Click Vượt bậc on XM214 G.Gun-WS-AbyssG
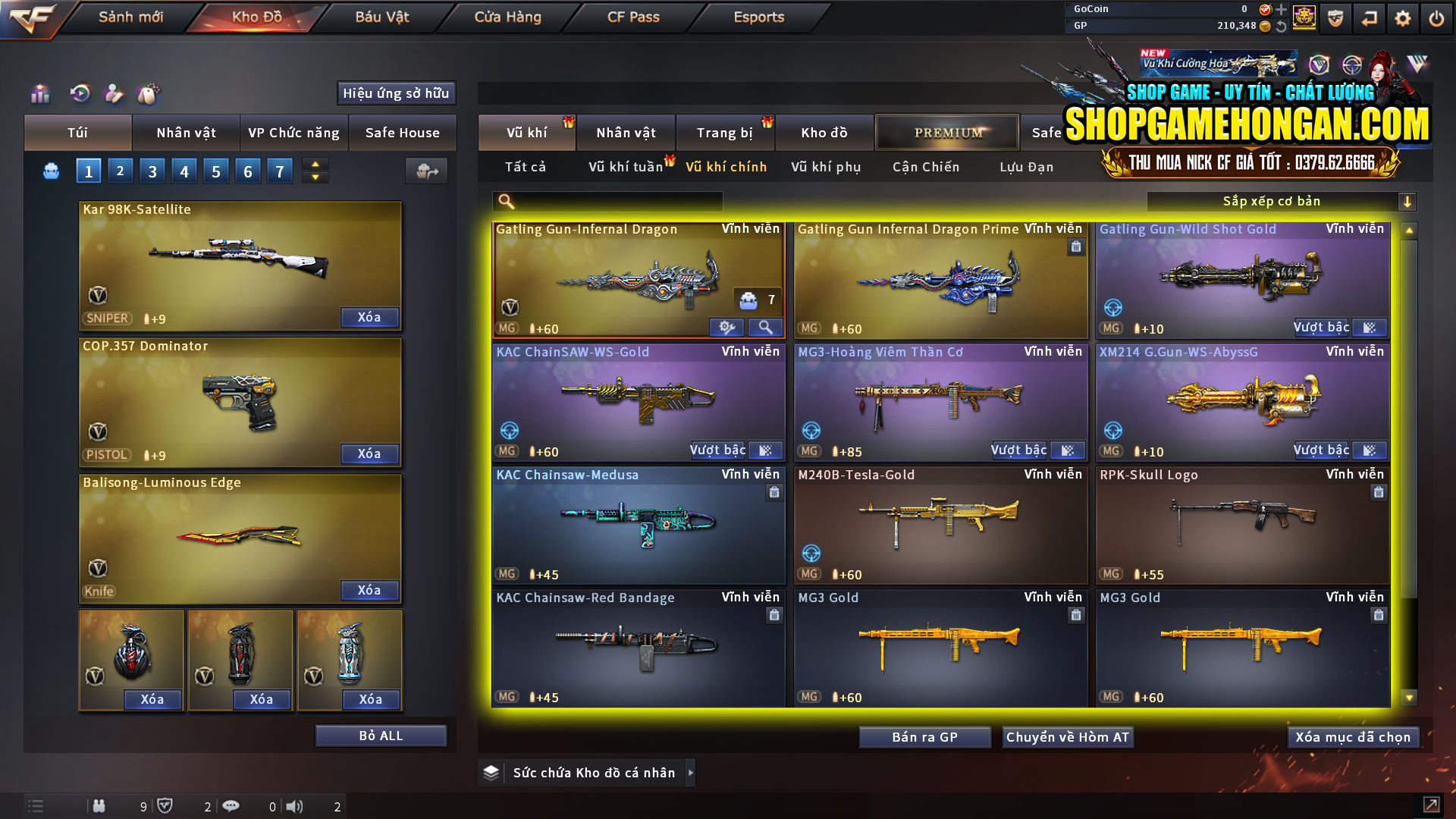Viewport: 1456px width, 819px height. tap(1321, 450)
